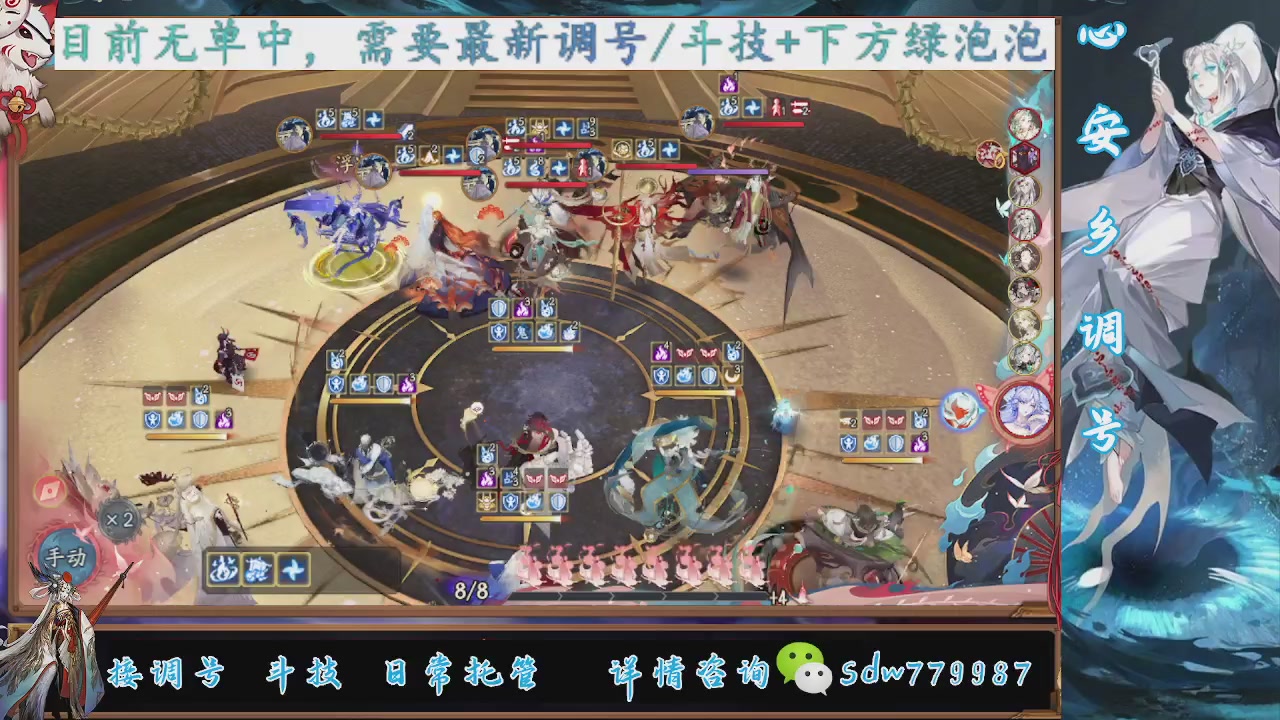Select the first skill icon bottom-left
This screenshot has height=720, width=1280.
(x=223, y=569)
